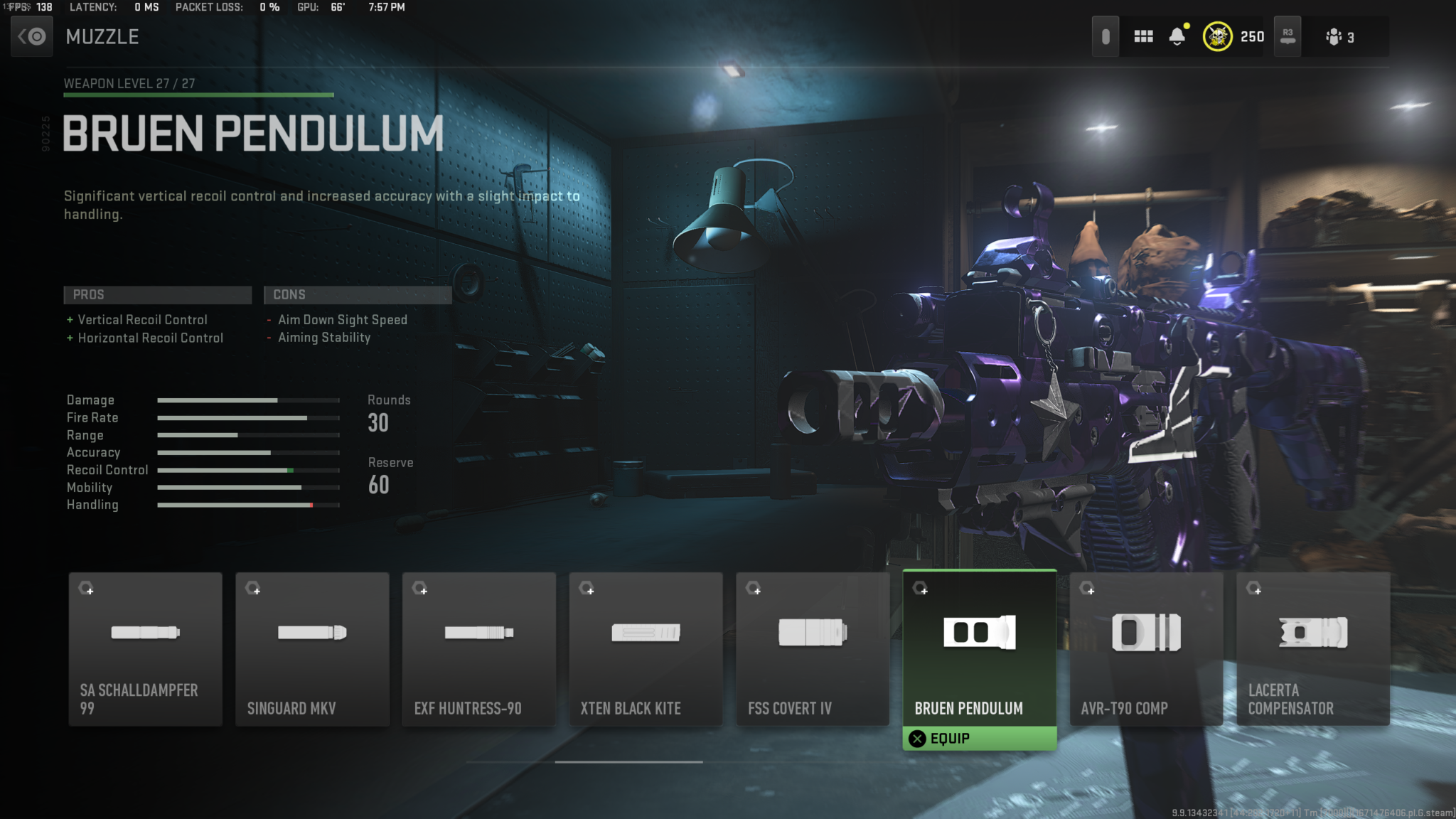Viewport: 1456px width, 819px height.
Task: Select the Lacerta Compensator attachment card
Action: 1312,648
